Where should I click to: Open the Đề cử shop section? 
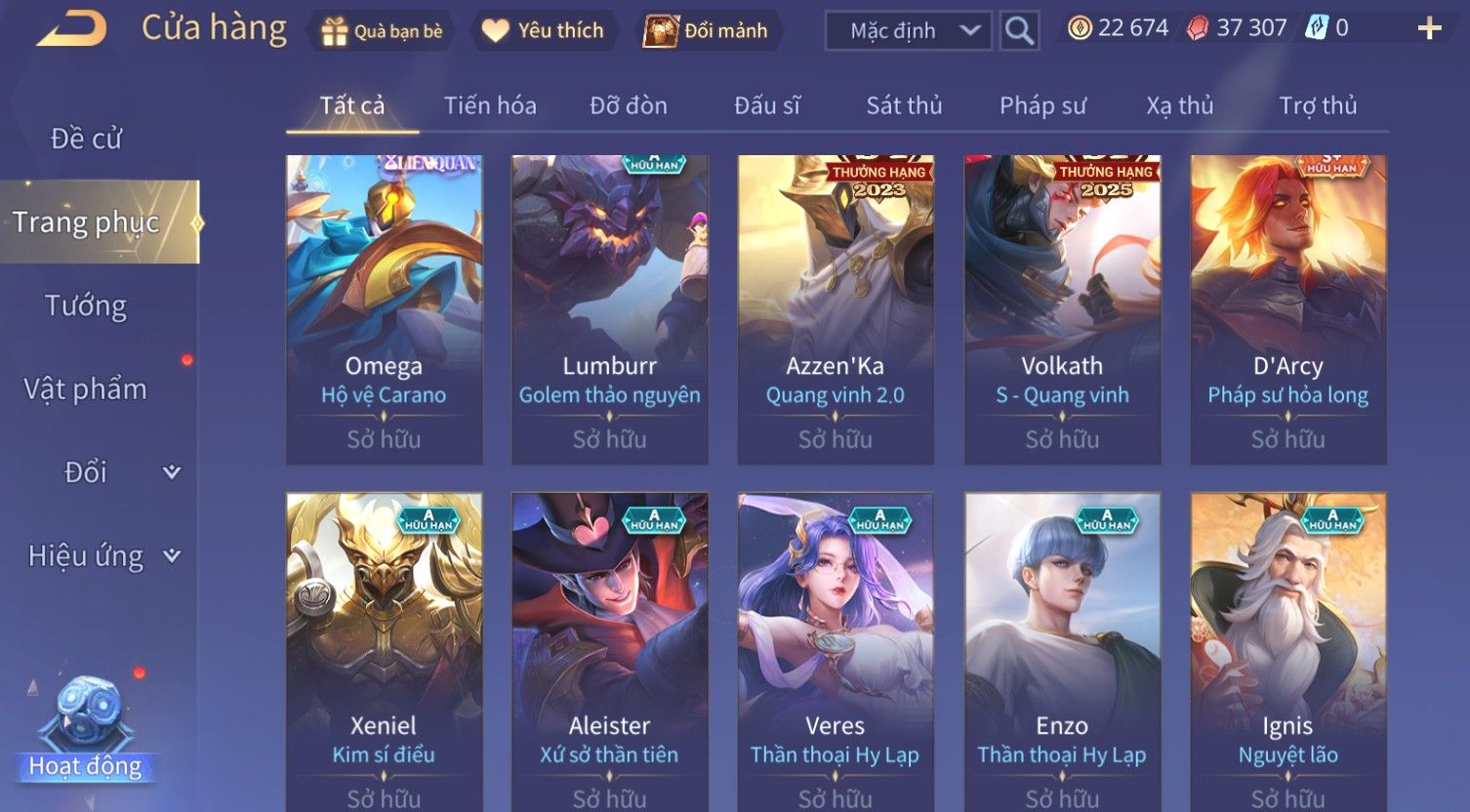tap(86, 139)
